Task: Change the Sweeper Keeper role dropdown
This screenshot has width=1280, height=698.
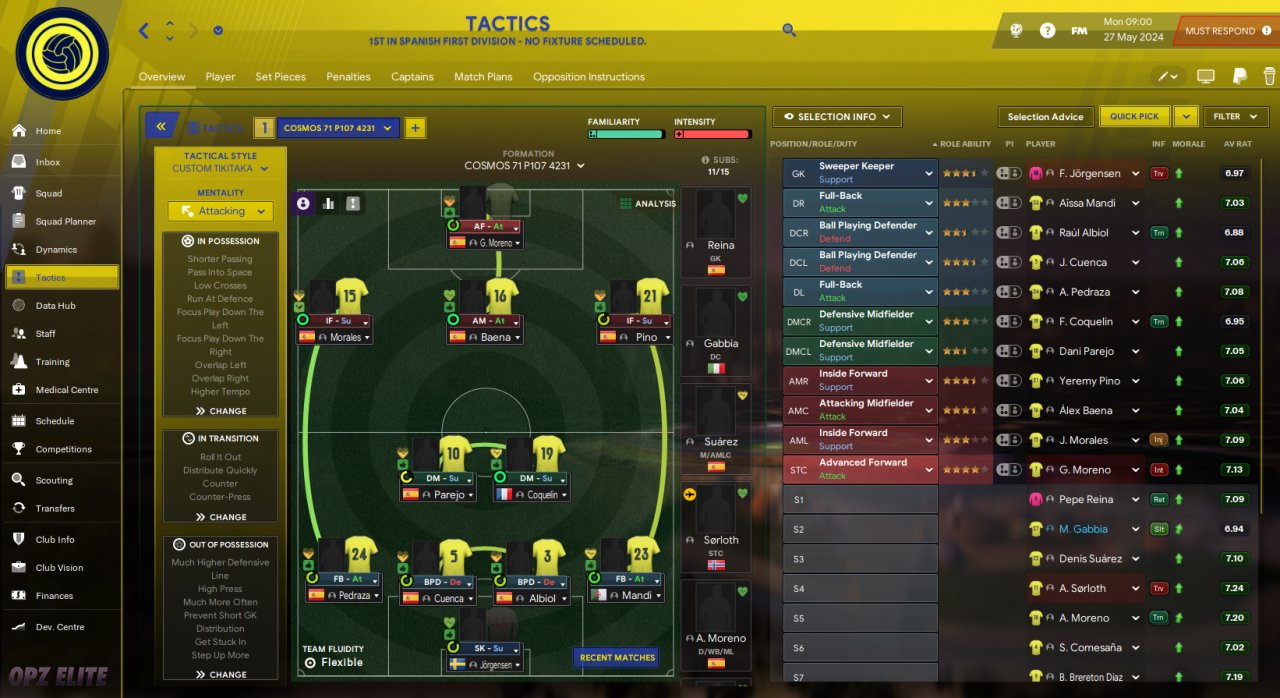Action: [x=928, y=173]
